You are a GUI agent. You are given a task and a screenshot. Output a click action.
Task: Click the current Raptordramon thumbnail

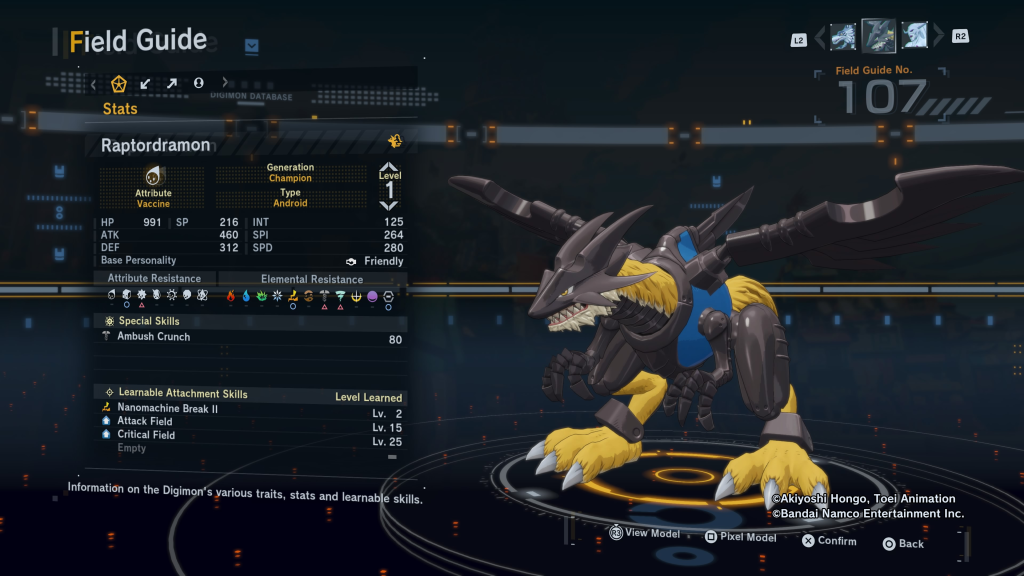(879, 36)
